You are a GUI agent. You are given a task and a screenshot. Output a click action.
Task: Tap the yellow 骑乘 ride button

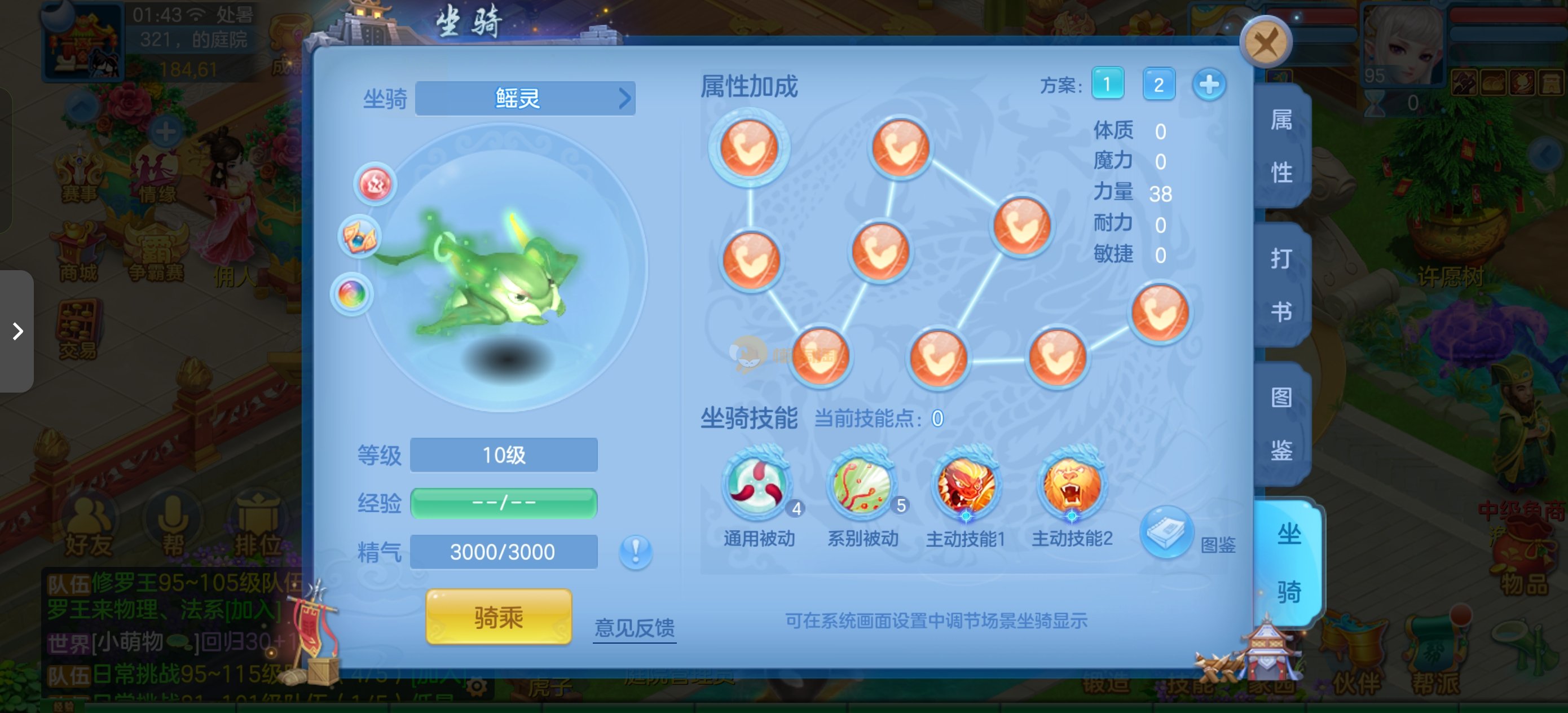click(499, 618)
